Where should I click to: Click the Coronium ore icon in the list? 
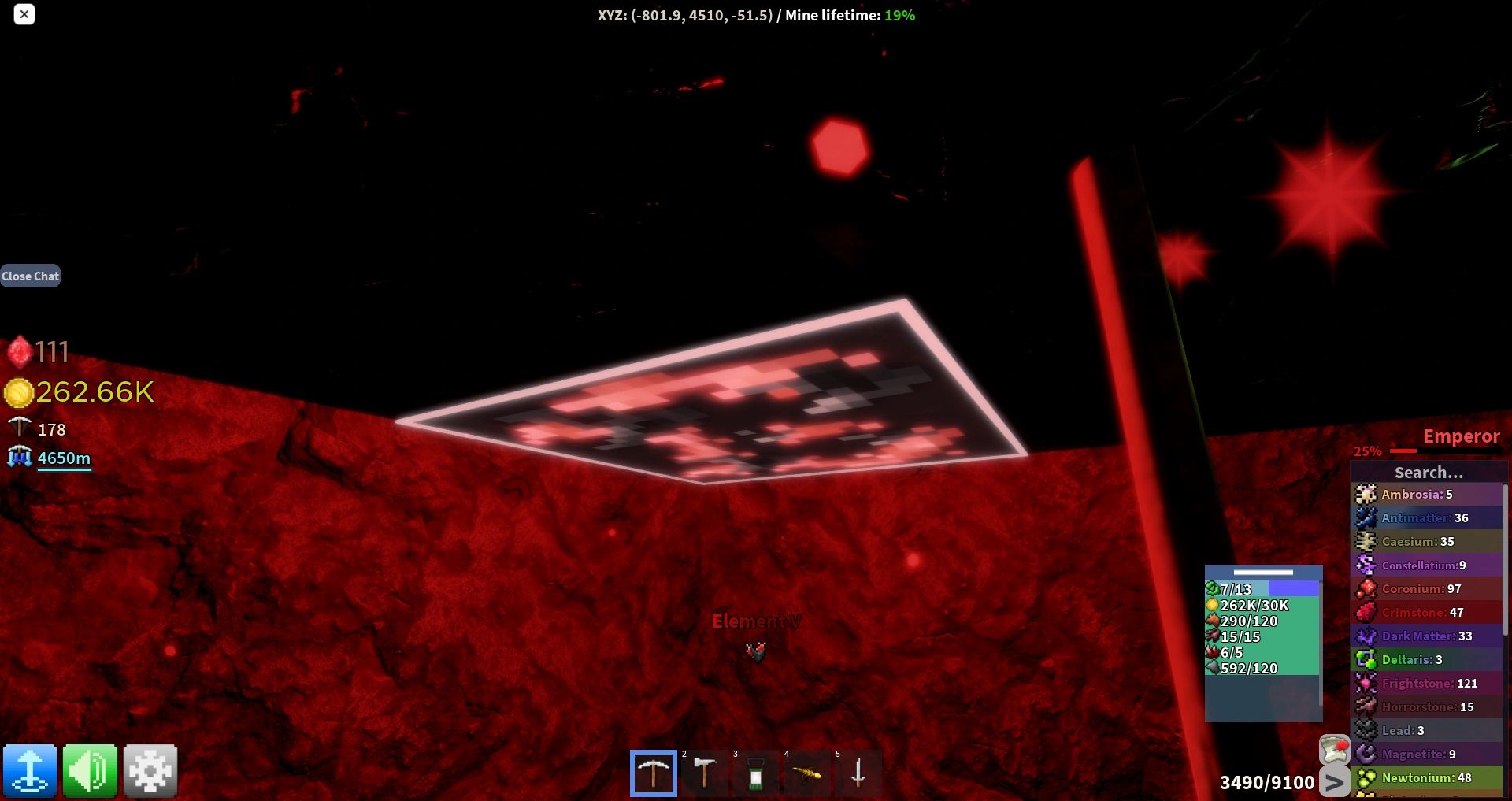(x=1368, y=588)
